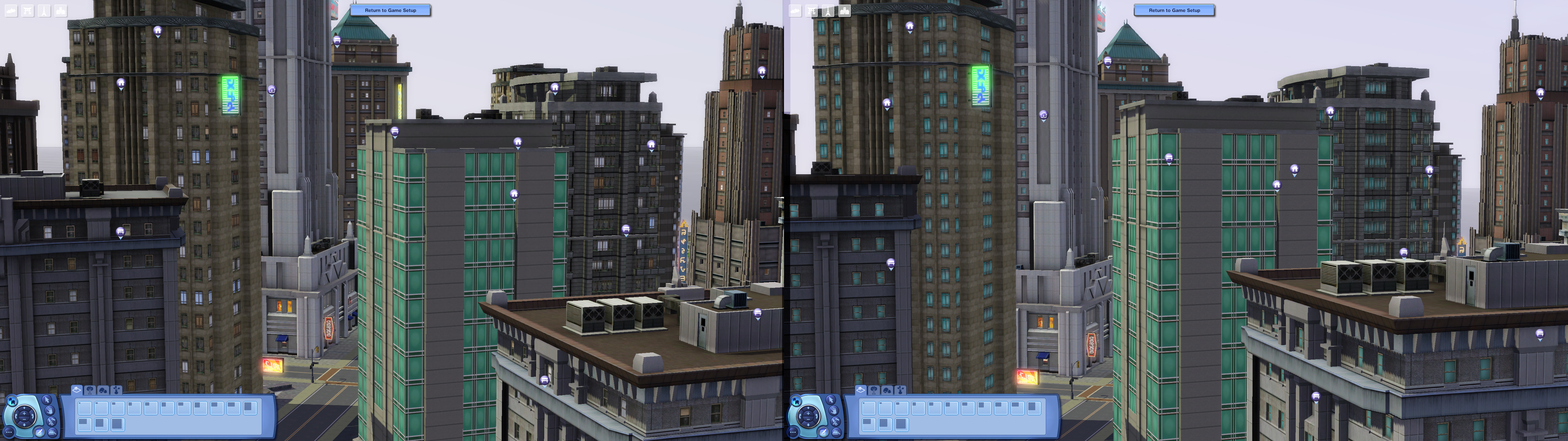The image size is (1568, 441).
Task: Select the largest lot size thumbnail
Action: (118, 425)
